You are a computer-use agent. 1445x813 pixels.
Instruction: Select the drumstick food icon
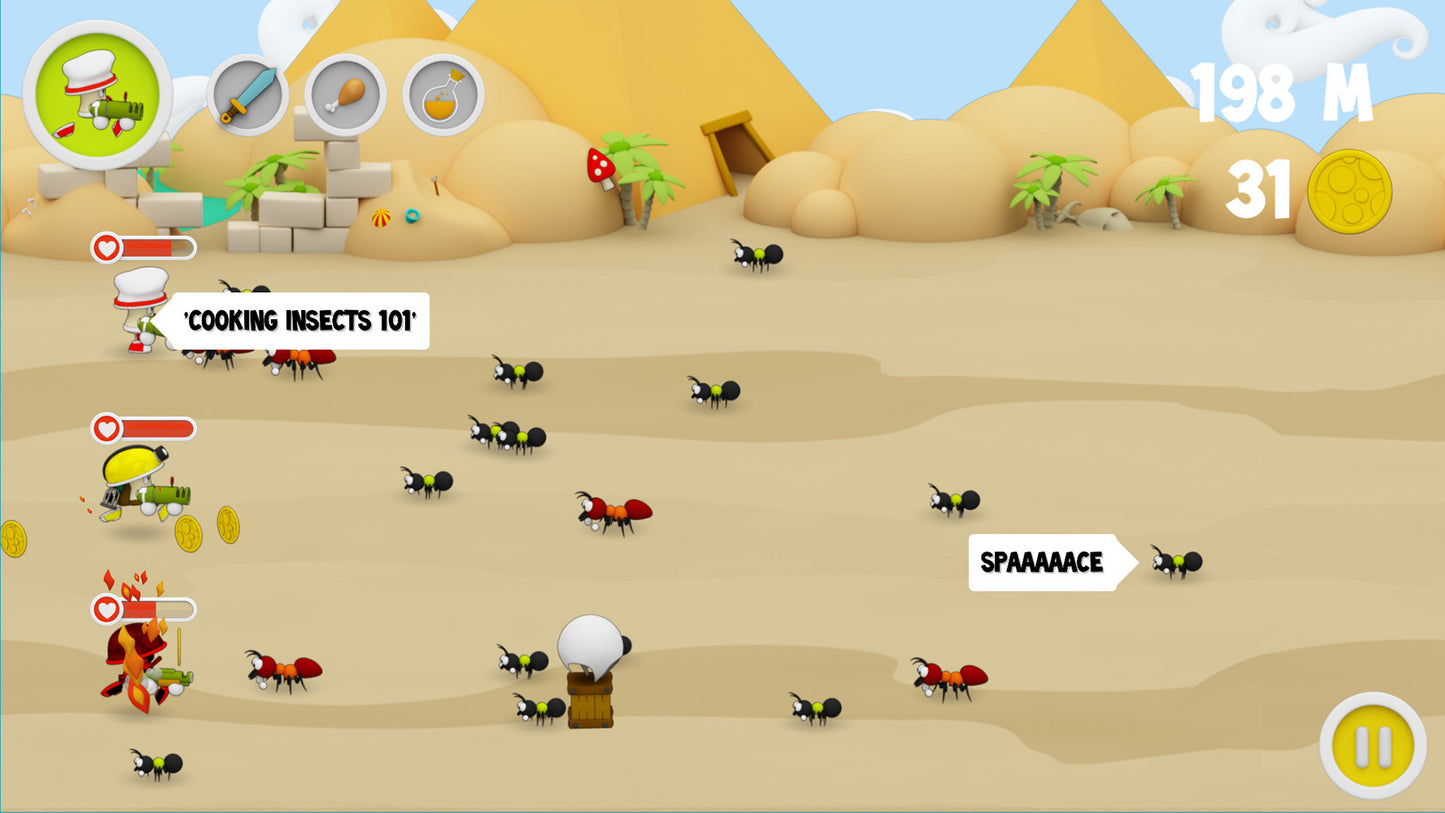[345, 95]
